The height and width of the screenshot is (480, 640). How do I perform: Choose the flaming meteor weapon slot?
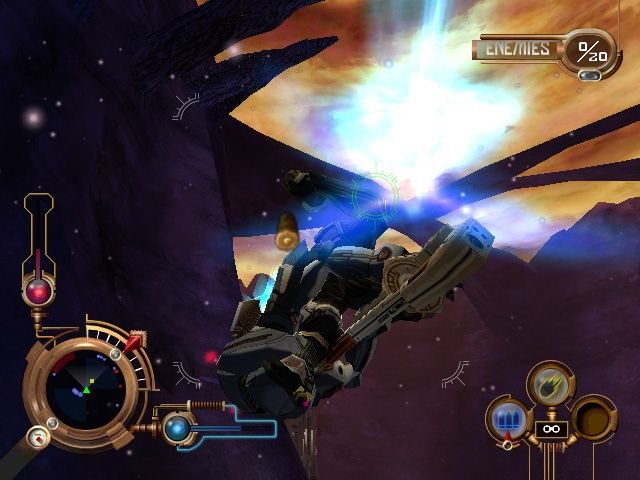(x=549, y=383)
